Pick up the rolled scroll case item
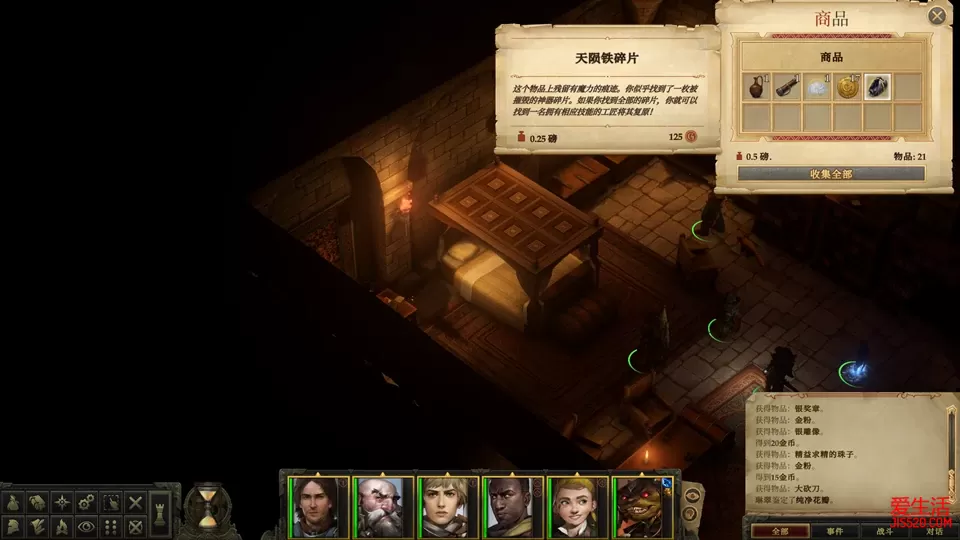 click(787, 87)
